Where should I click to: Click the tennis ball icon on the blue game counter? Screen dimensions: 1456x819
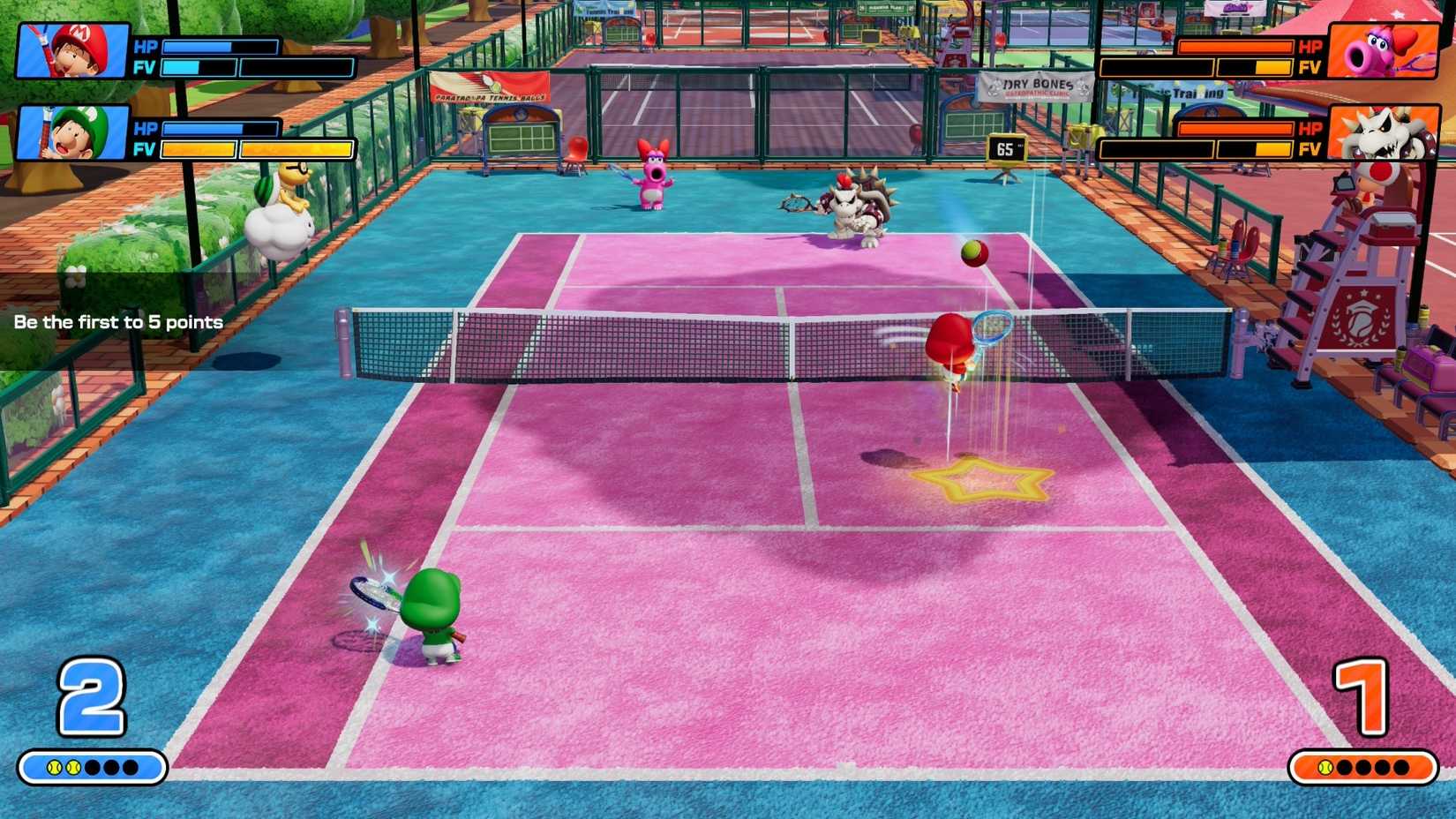click(53, 767)
